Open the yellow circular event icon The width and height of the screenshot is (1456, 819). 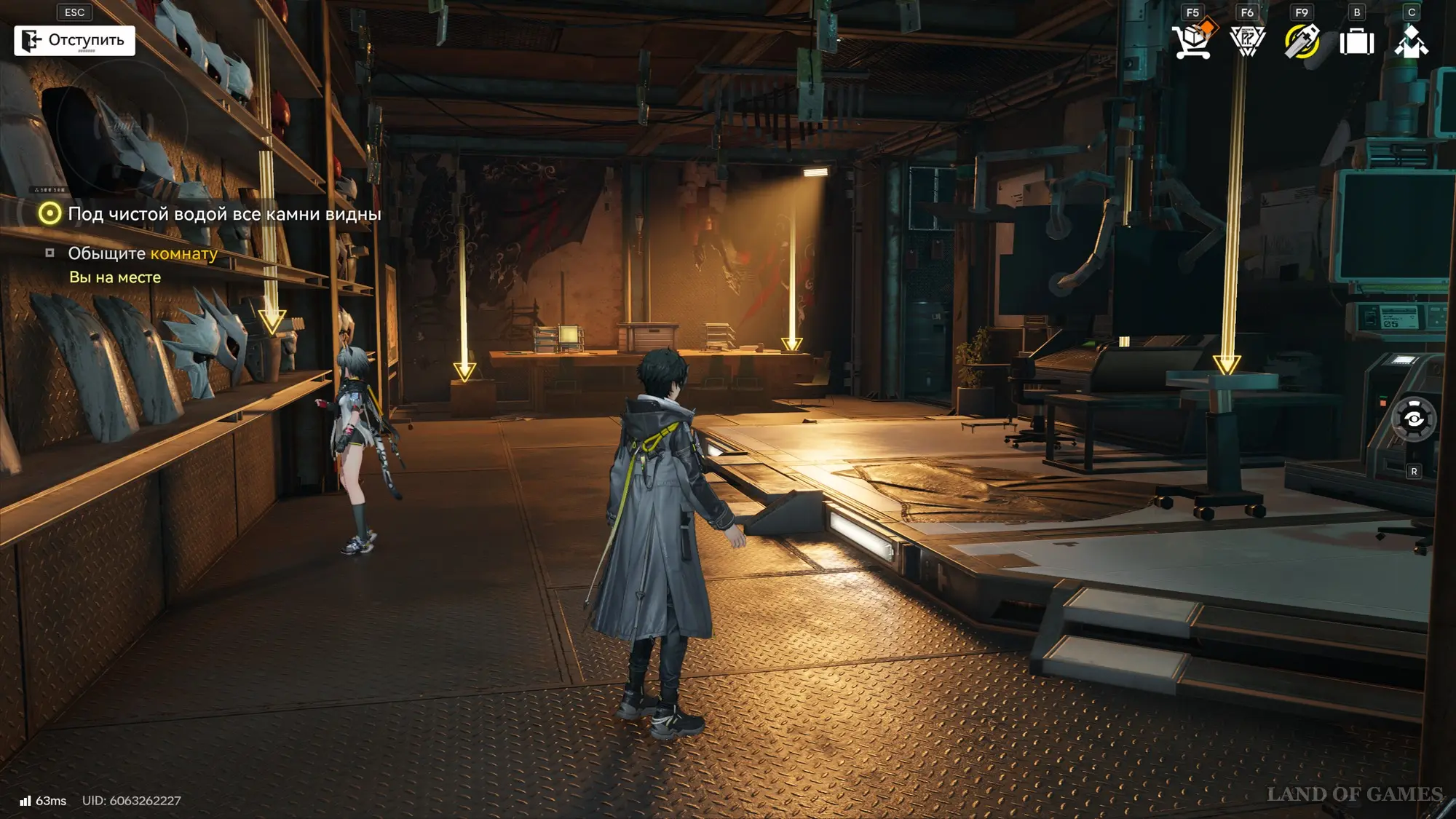(1302, 41)
